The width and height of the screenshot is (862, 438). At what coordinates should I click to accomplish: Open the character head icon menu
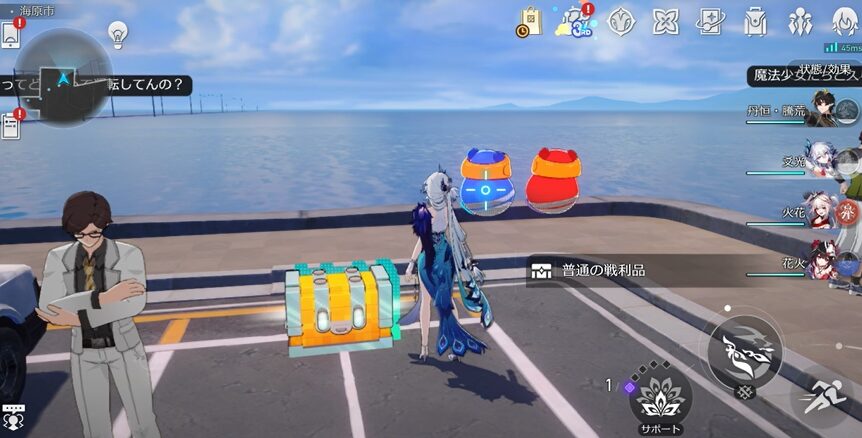845,21
